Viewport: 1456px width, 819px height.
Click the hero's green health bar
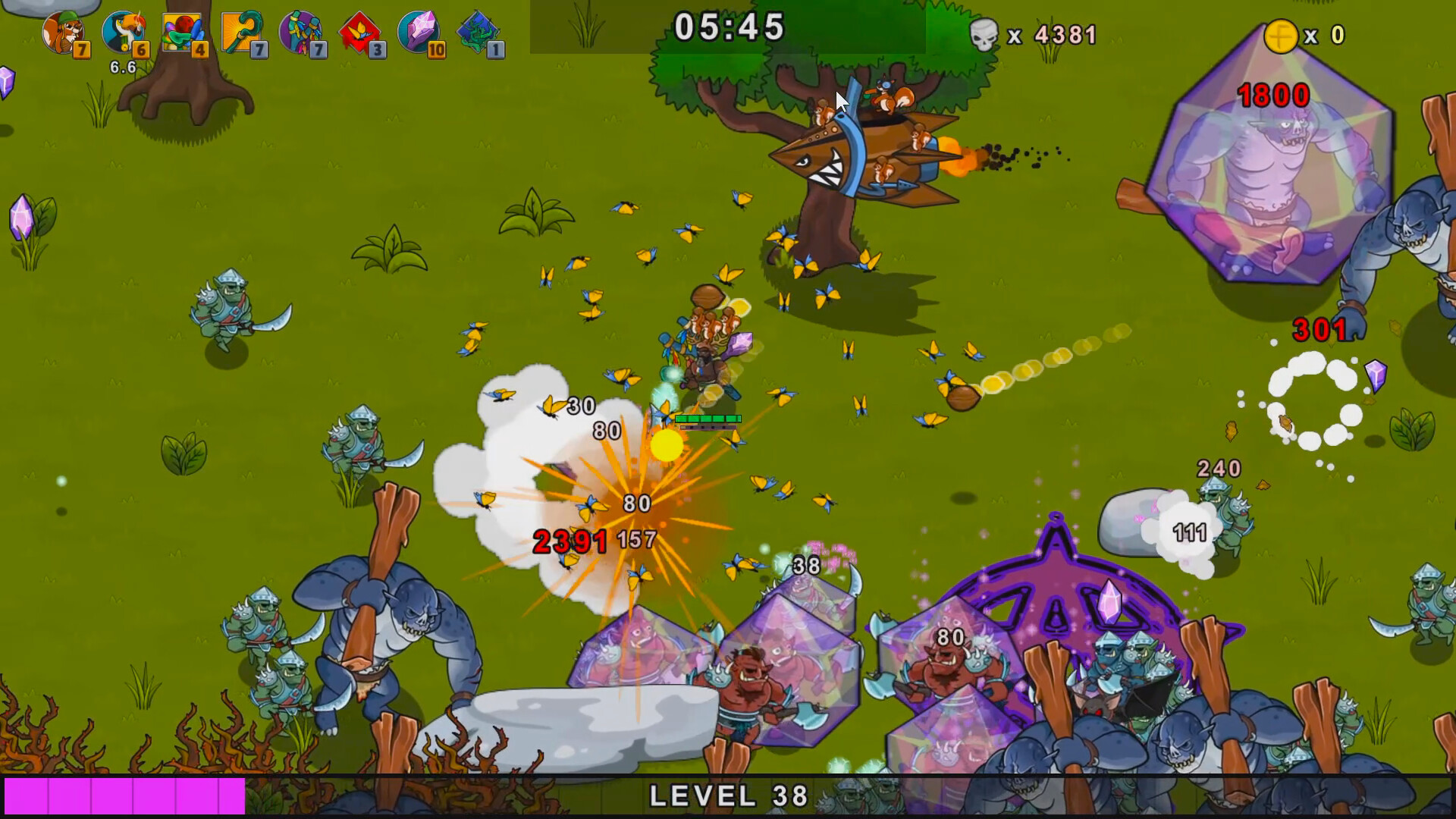click(x=707, y=418)
